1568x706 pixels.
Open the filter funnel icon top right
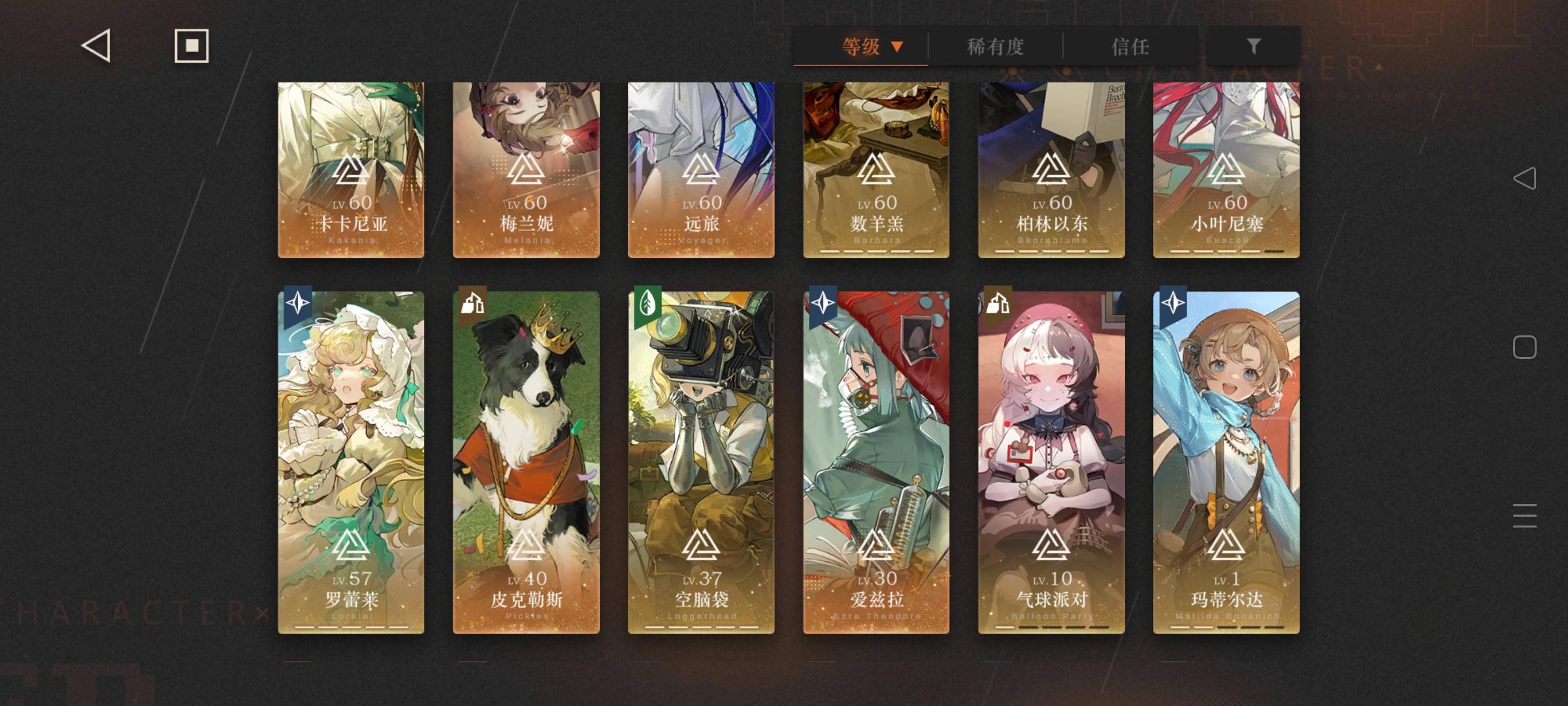1252,46
